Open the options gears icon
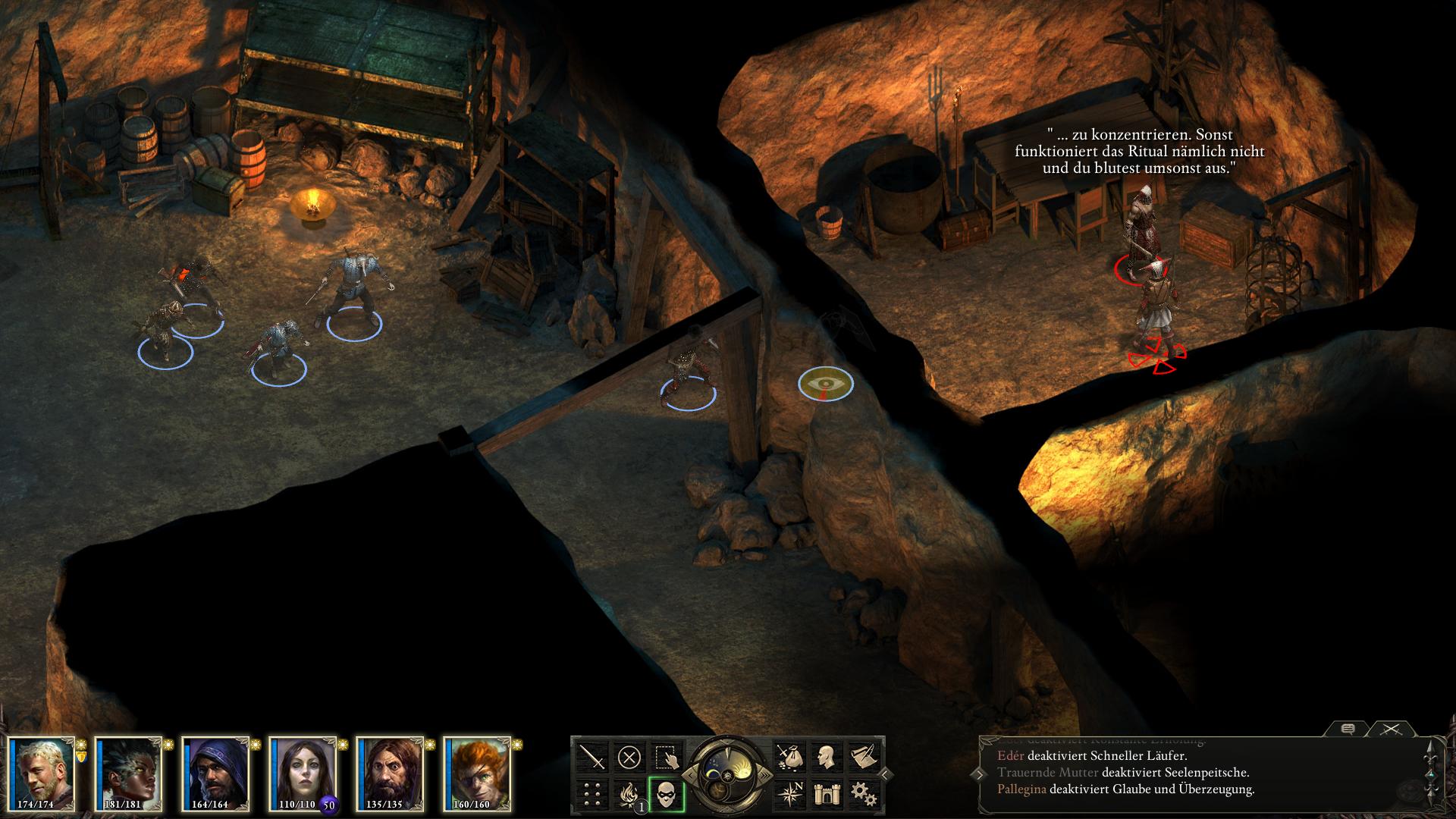Screen dimensions: 1456x819 [x=863, y=794]
